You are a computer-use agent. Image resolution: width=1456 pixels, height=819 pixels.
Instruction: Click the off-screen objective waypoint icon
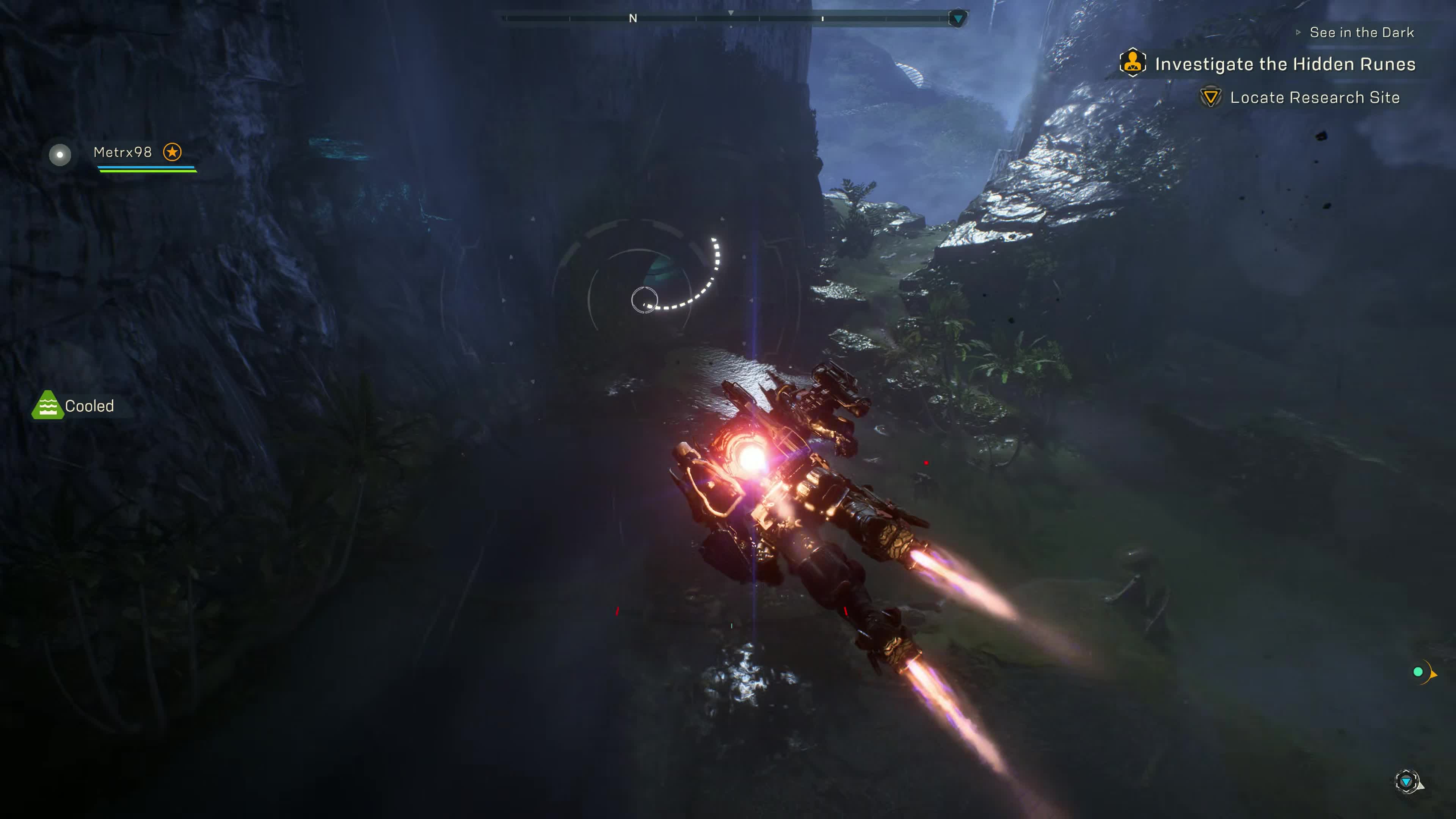coord(1406,782)
